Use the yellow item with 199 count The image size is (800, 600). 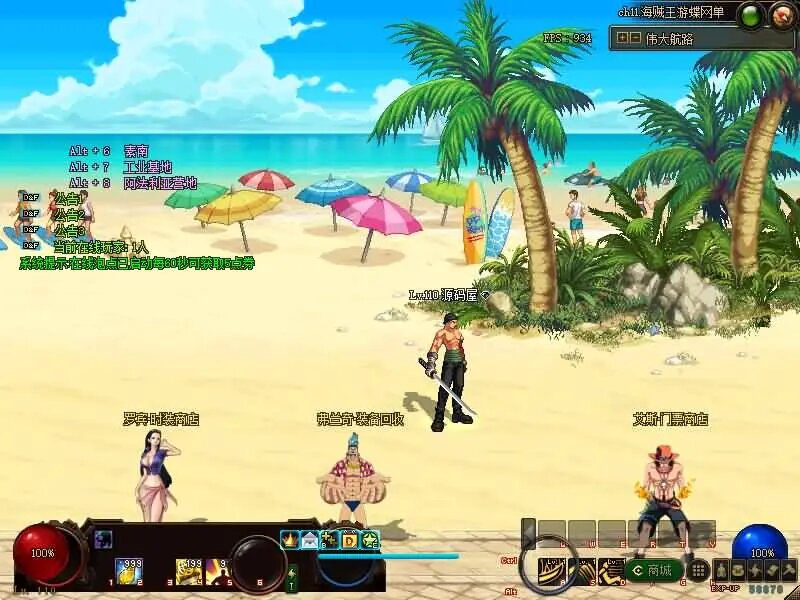coord(189,571)
